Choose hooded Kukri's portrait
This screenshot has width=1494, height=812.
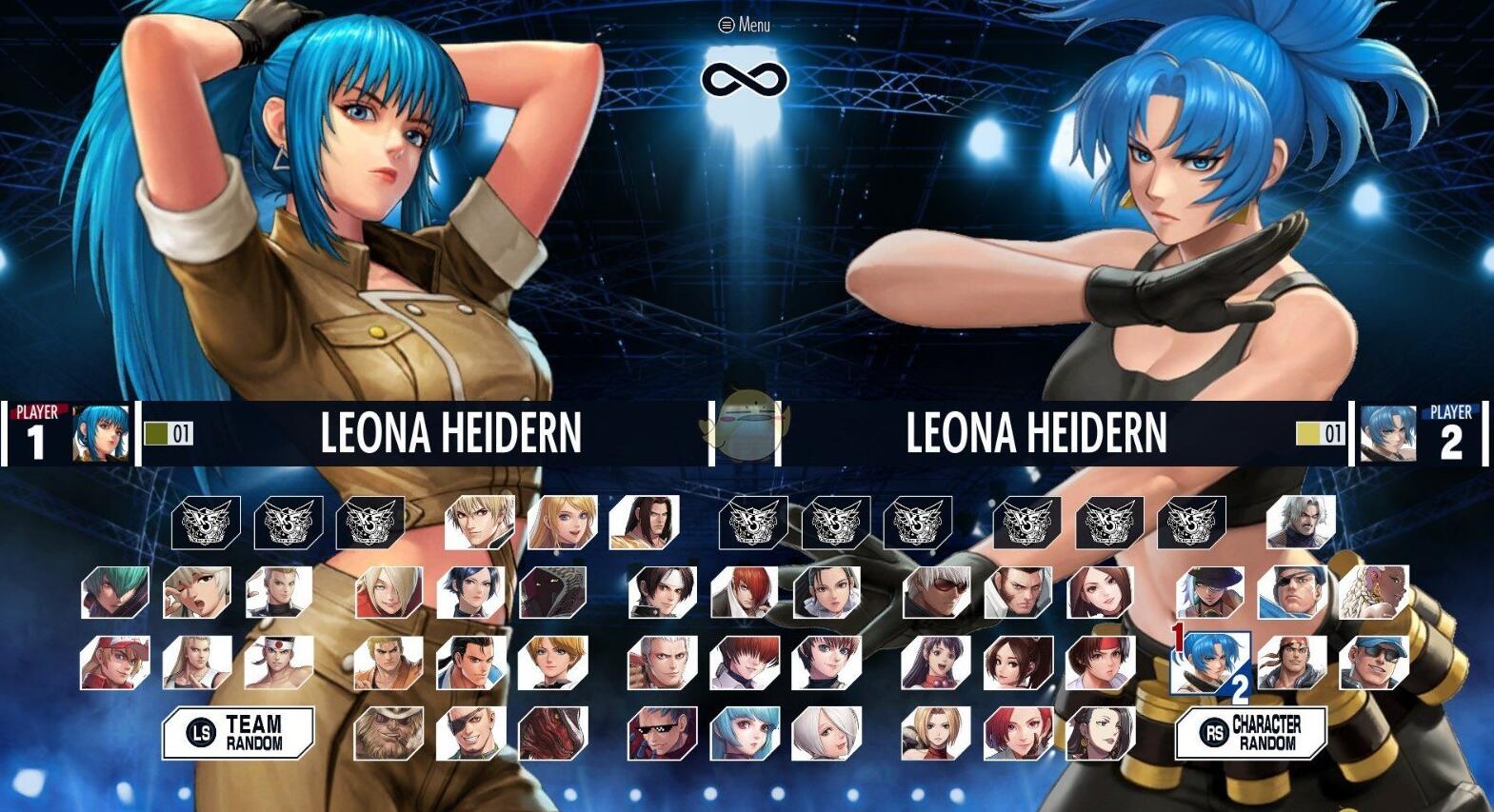(553, 592)
